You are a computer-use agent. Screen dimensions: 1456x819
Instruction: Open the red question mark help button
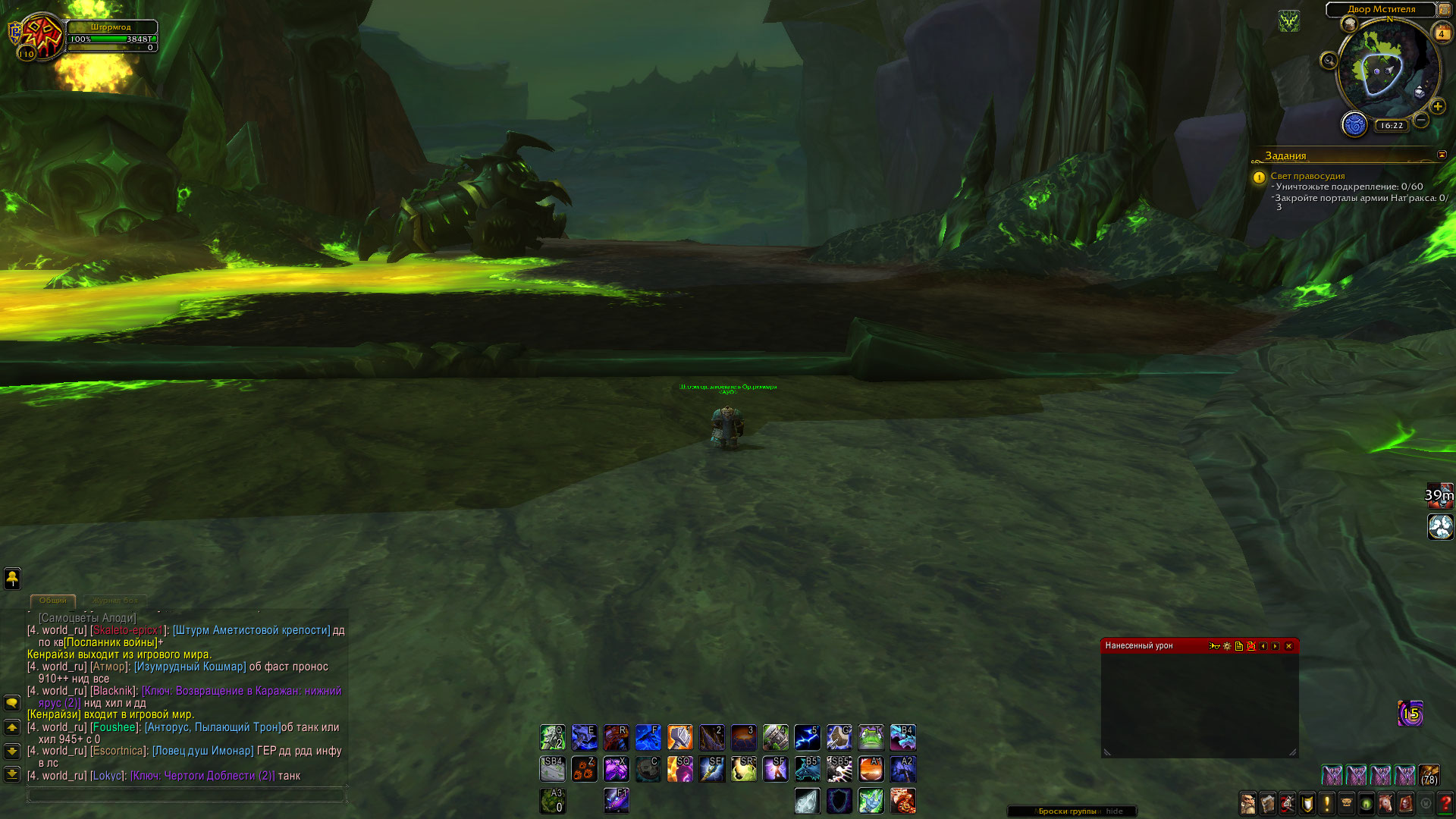[1445, 802]
